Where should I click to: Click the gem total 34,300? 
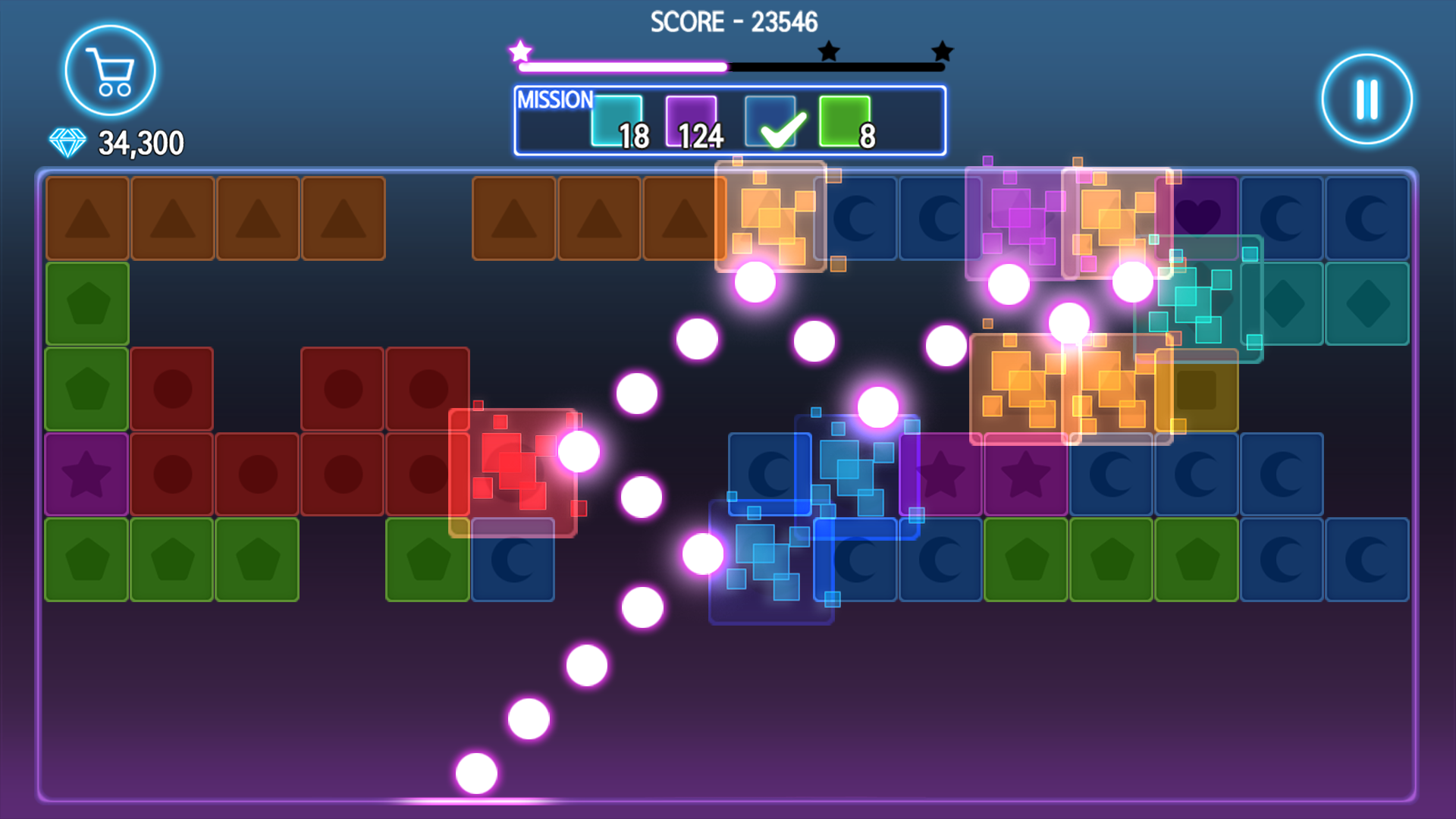tap(140, 141)
